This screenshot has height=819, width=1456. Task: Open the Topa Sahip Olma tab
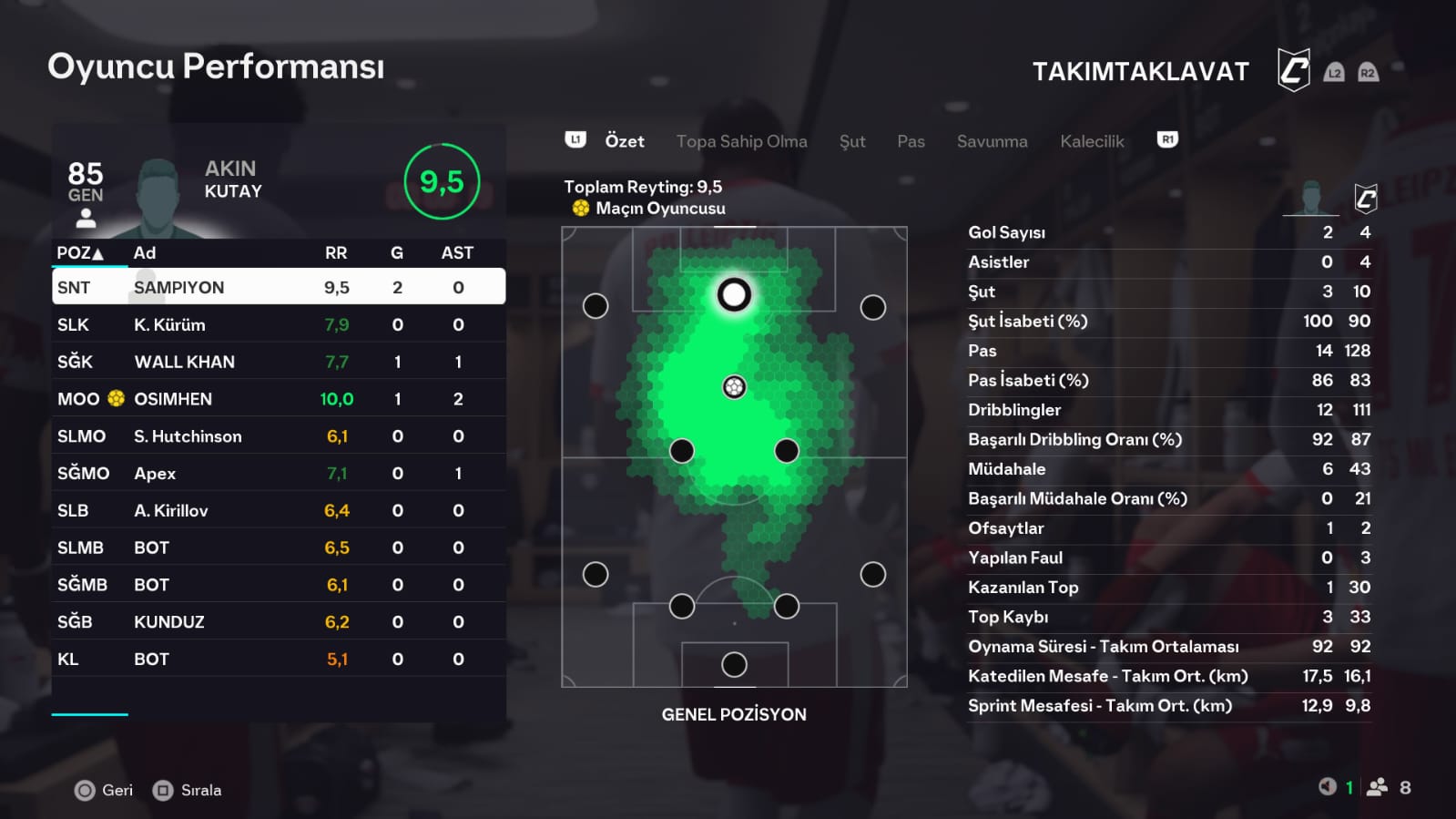741,141
